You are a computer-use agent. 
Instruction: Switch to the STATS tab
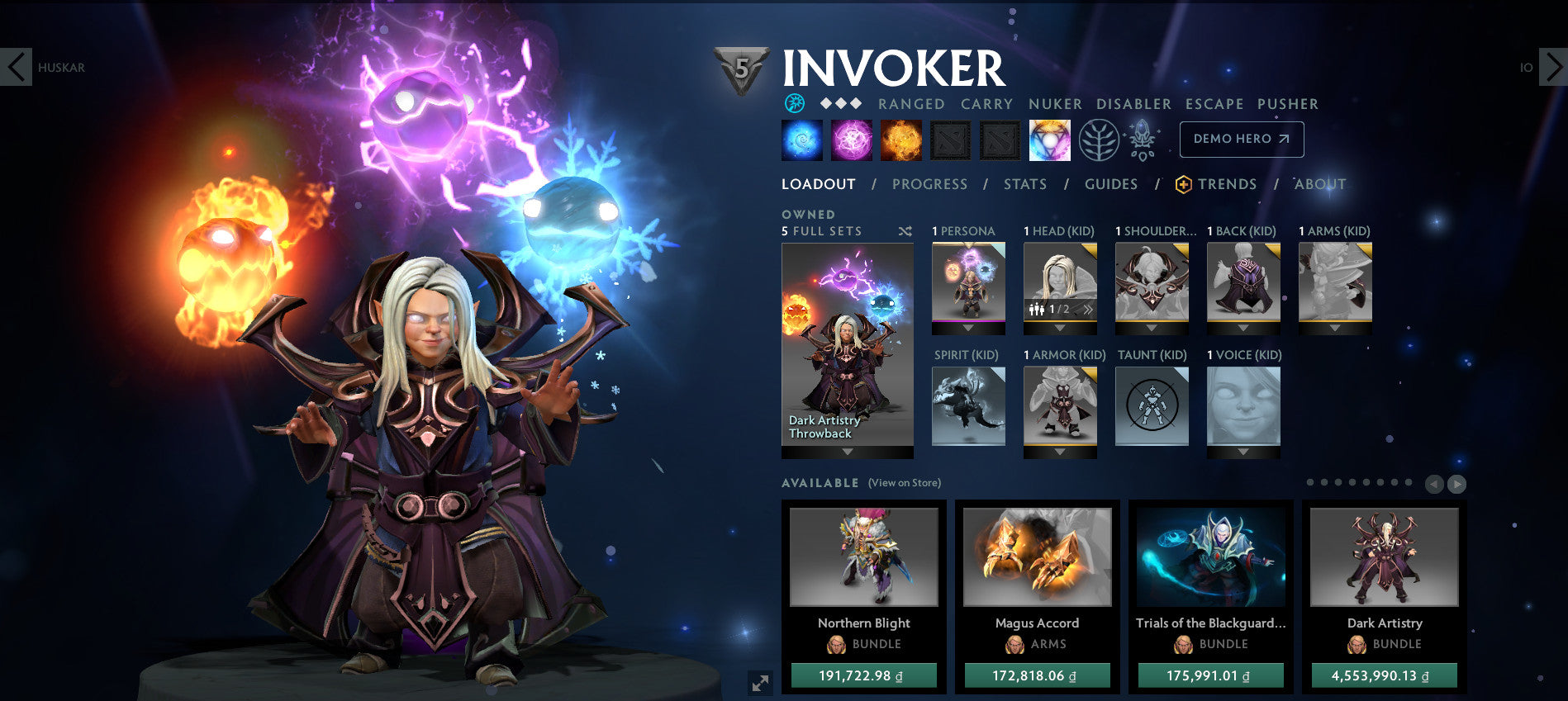pyautogui.click(x=1025, y=184)
